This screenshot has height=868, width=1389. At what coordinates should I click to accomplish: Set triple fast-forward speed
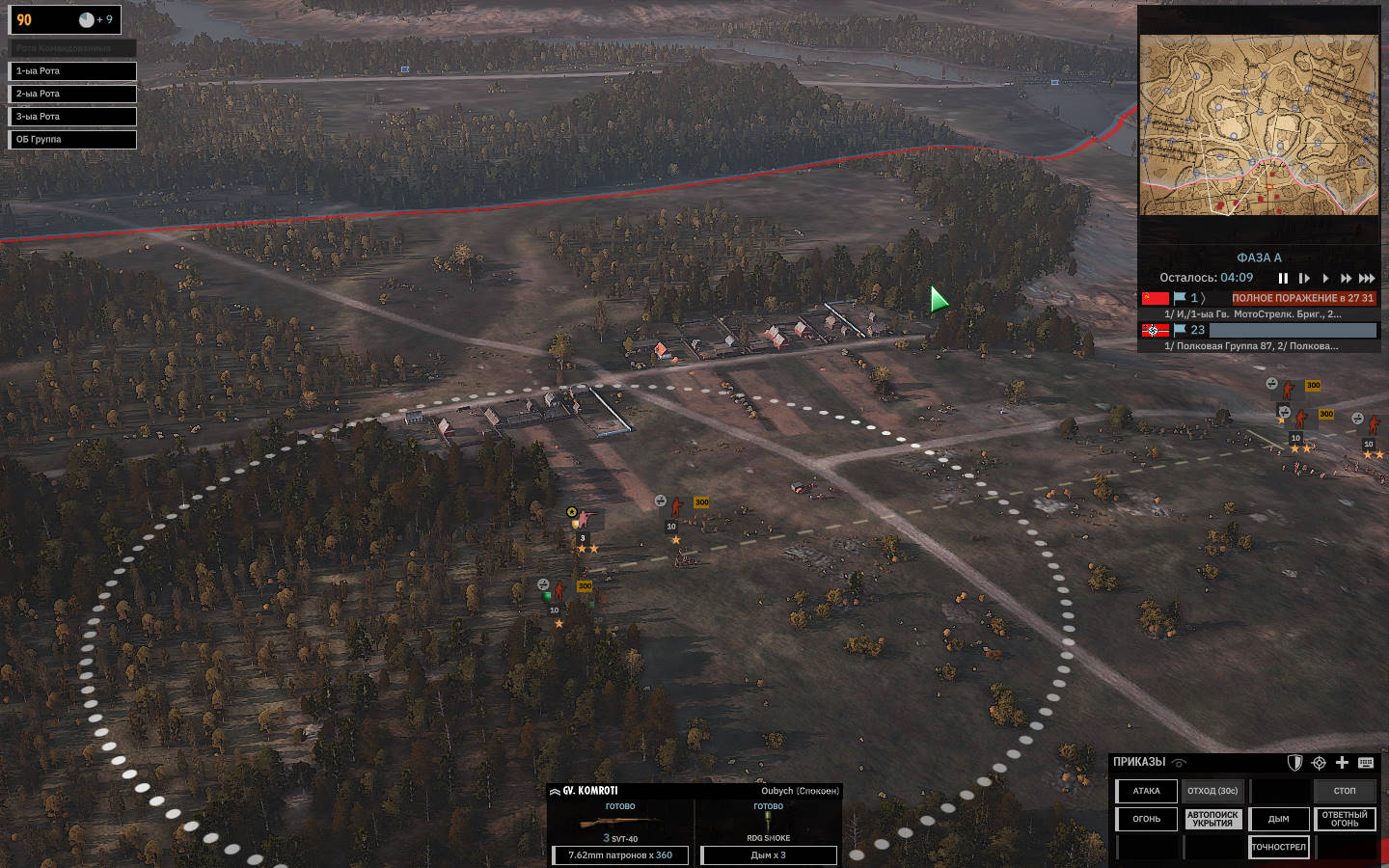click(x=1367, y=279)
